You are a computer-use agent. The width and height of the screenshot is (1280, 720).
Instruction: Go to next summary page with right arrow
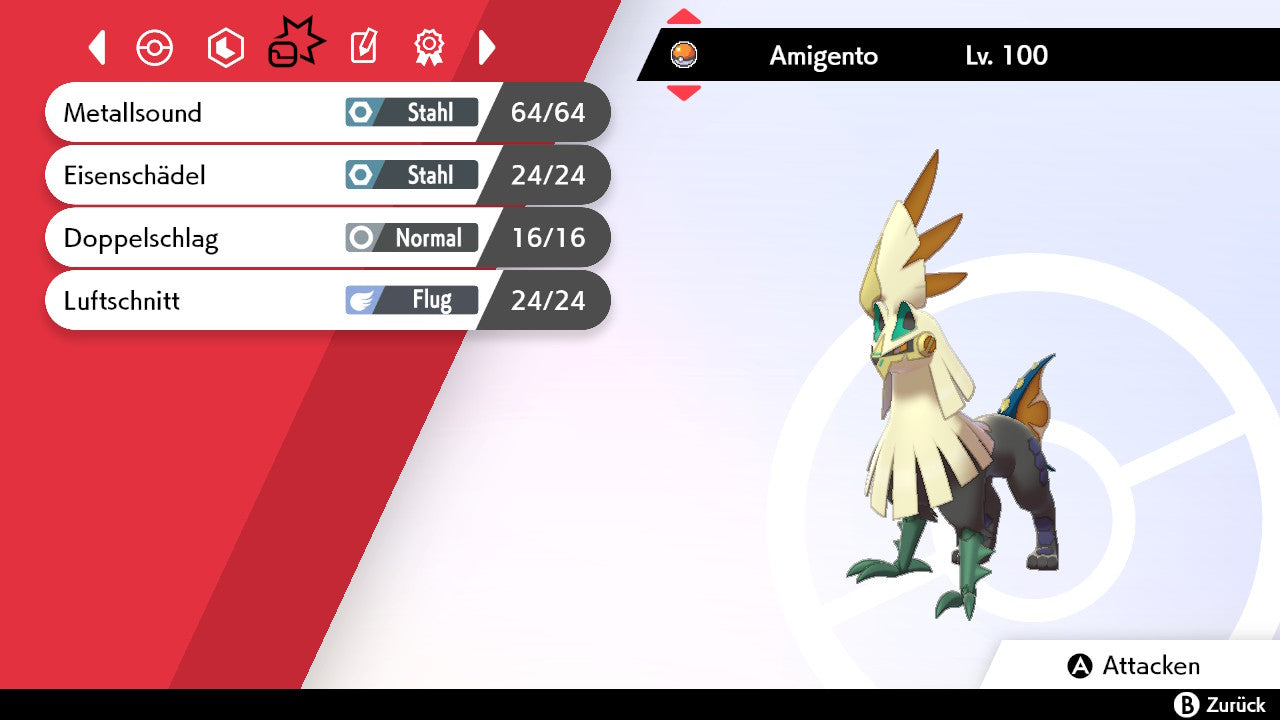tap(487, 47)
